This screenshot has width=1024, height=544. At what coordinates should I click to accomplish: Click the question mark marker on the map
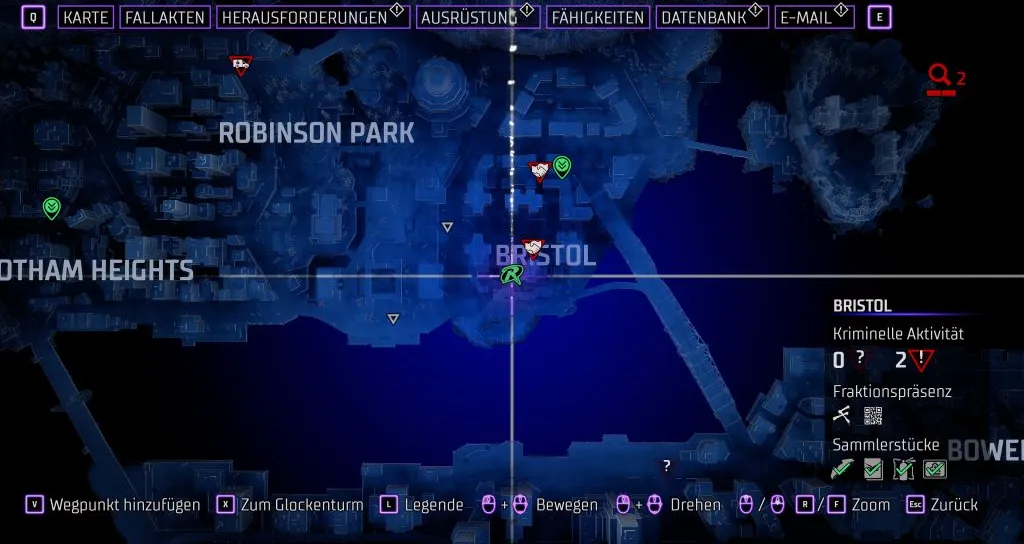(667, 465)
